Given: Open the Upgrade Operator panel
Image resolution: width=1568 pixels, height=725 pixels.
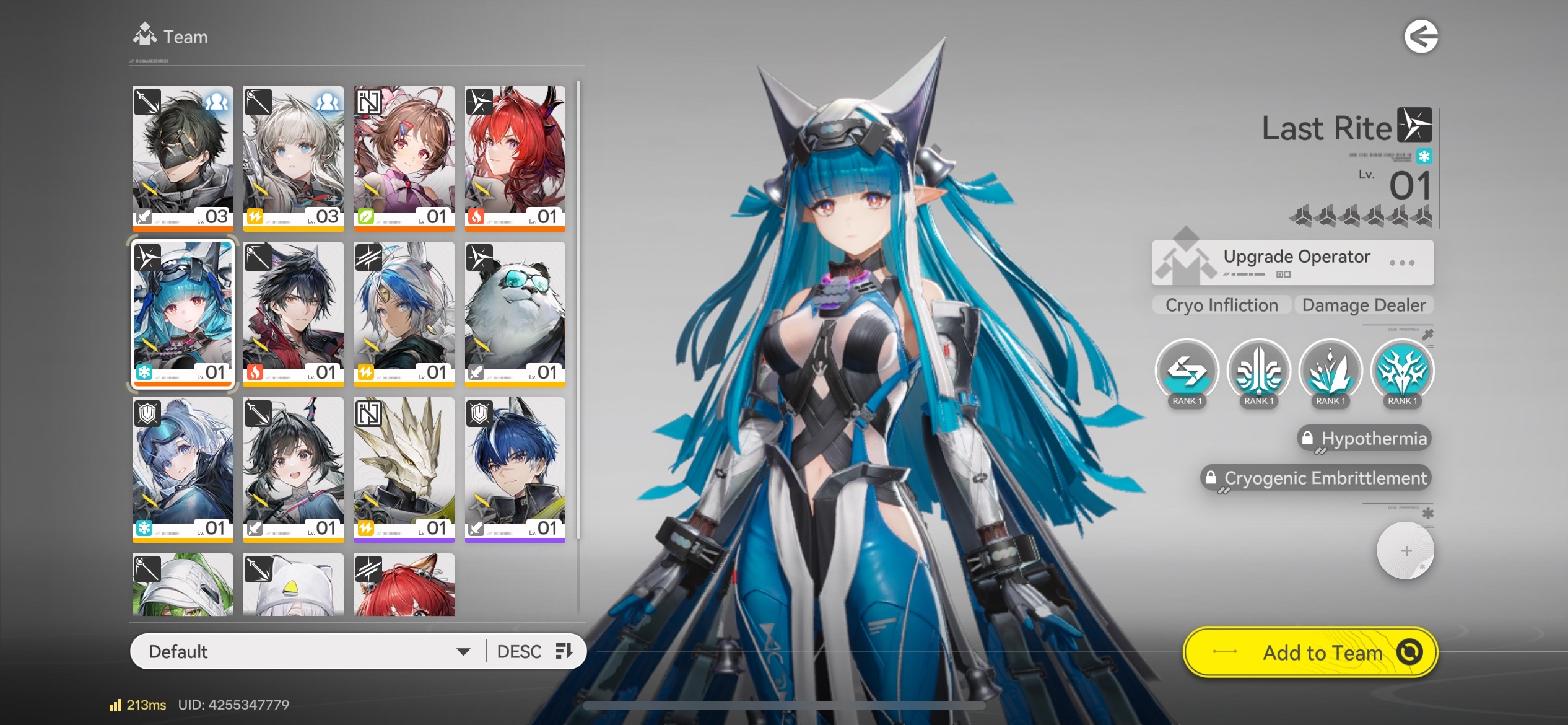Looking at the screenshot, I should 1292,263.
